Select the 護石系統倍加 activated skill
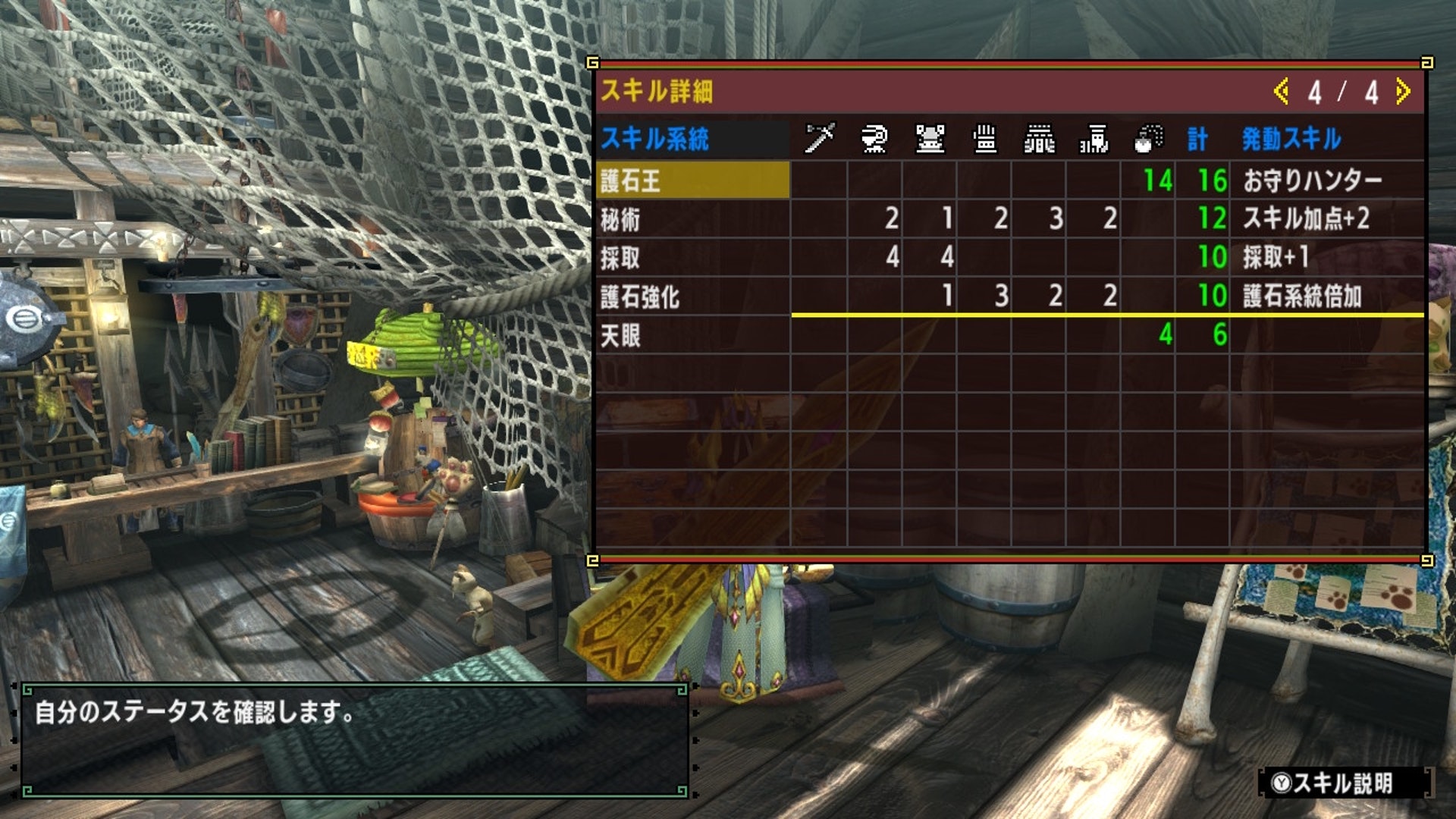 point(1302,297)
